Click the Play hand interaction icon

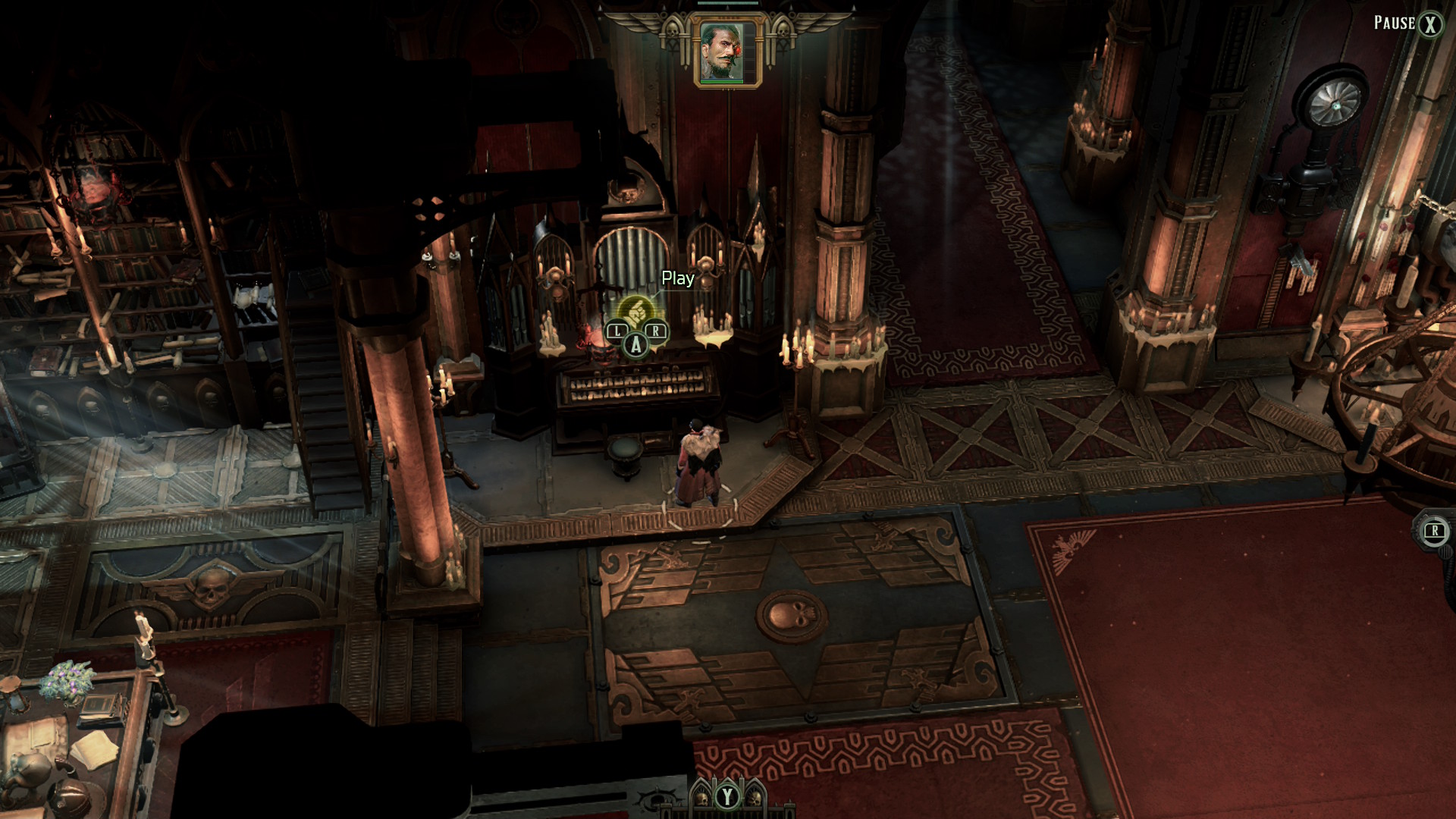click(x=635, y=311)
